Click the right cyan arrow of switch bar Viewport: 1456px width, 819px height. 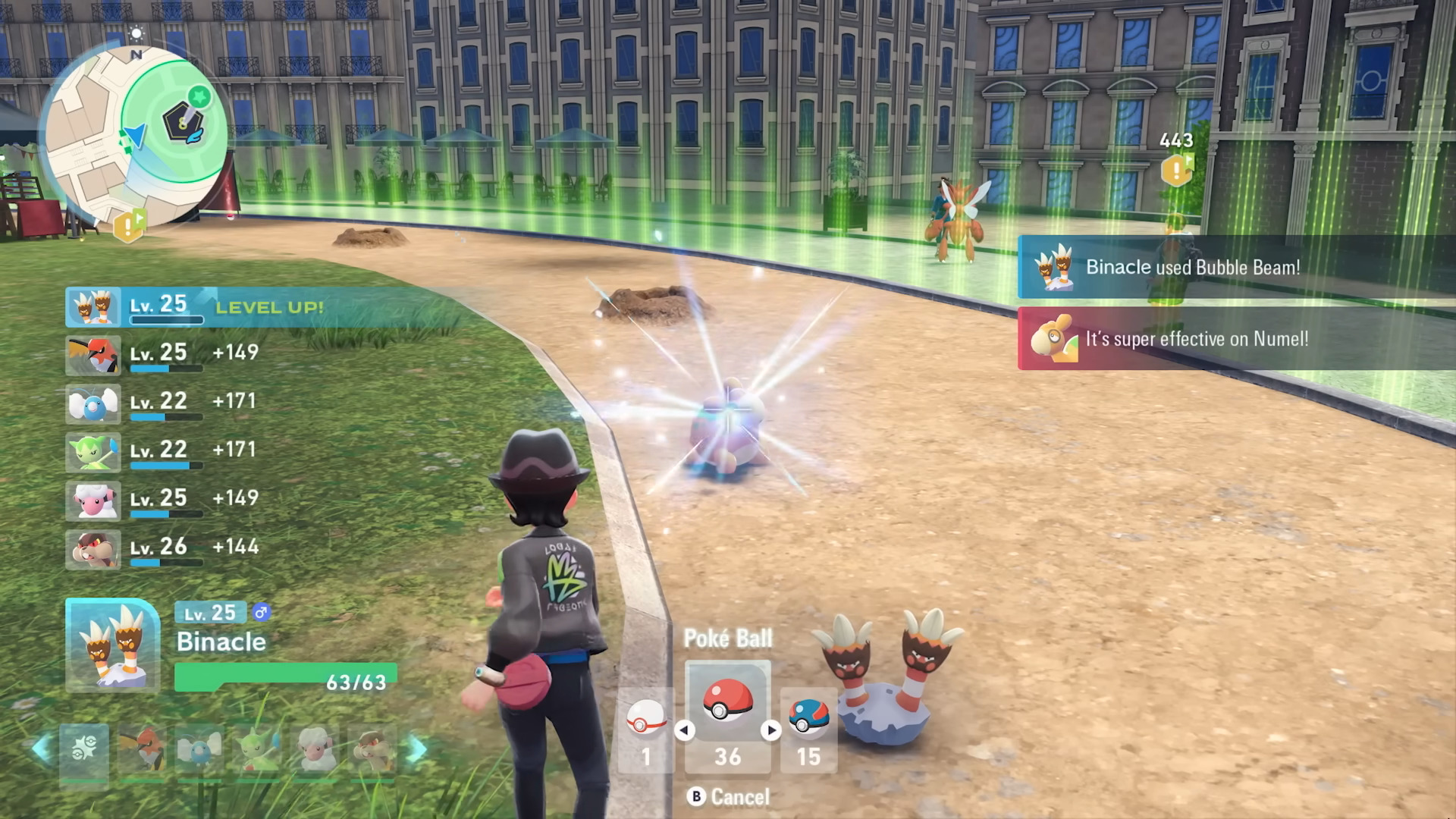(417, 749)
